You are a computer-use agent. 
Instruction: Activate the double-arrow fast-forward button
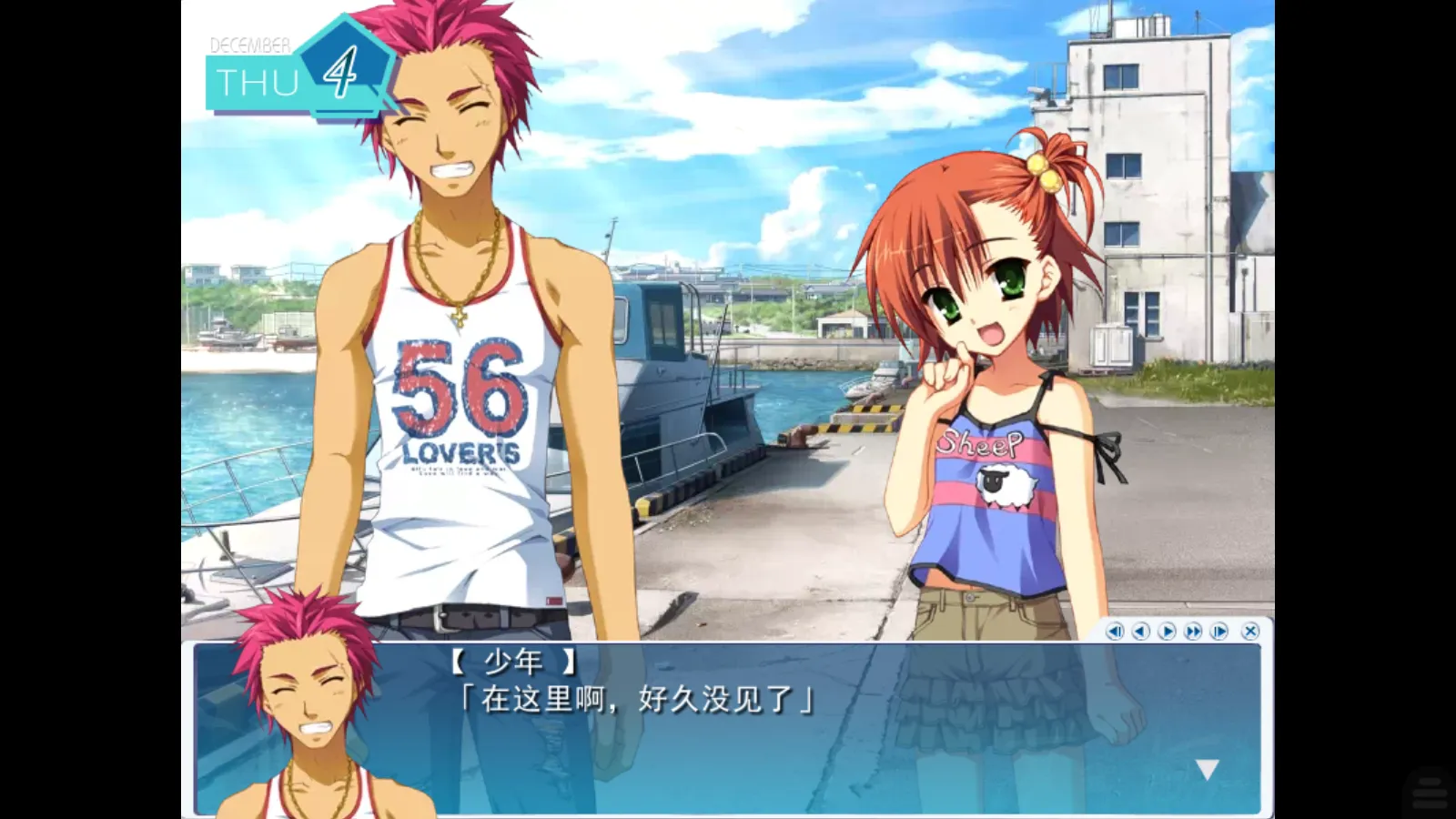pyautogui.click(x=1194, y=631)
